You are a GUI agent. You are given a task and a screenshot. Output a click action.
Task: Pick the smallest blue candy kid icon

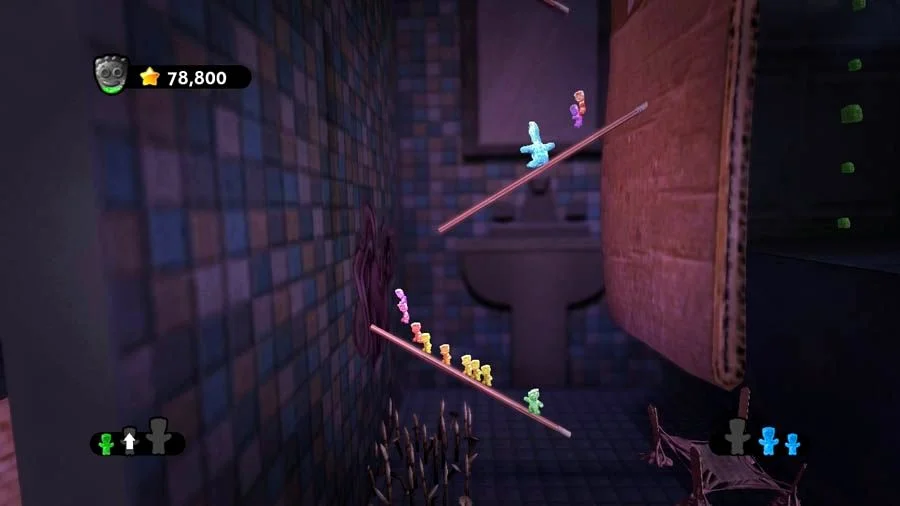click(792, 444)
